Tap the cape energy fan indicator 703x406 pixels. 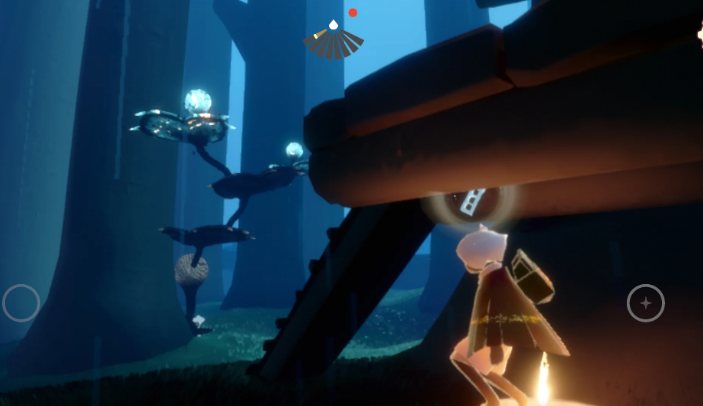(334, 42)
